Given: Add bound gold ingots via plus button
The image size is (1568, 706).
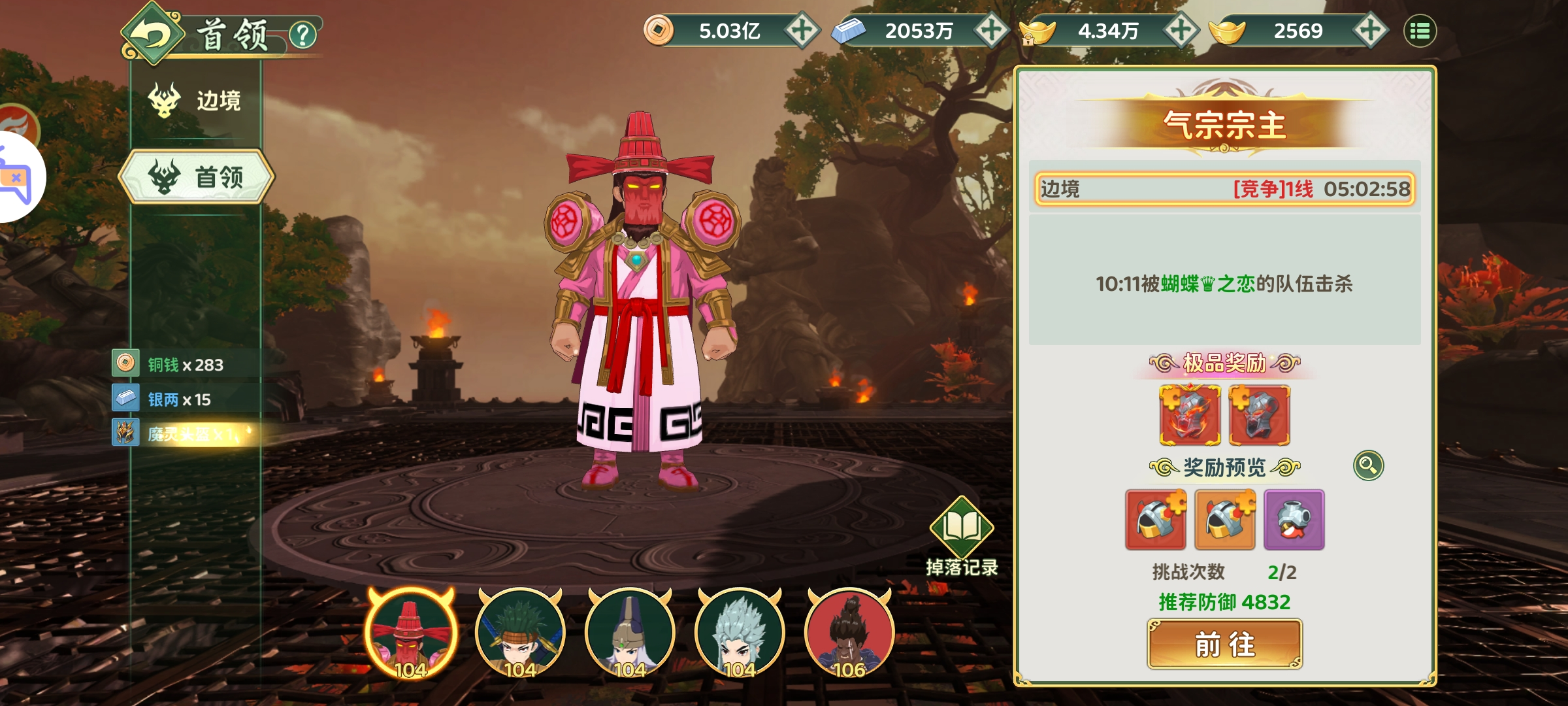Looking at the screenshot, I should pos(1181,31).
